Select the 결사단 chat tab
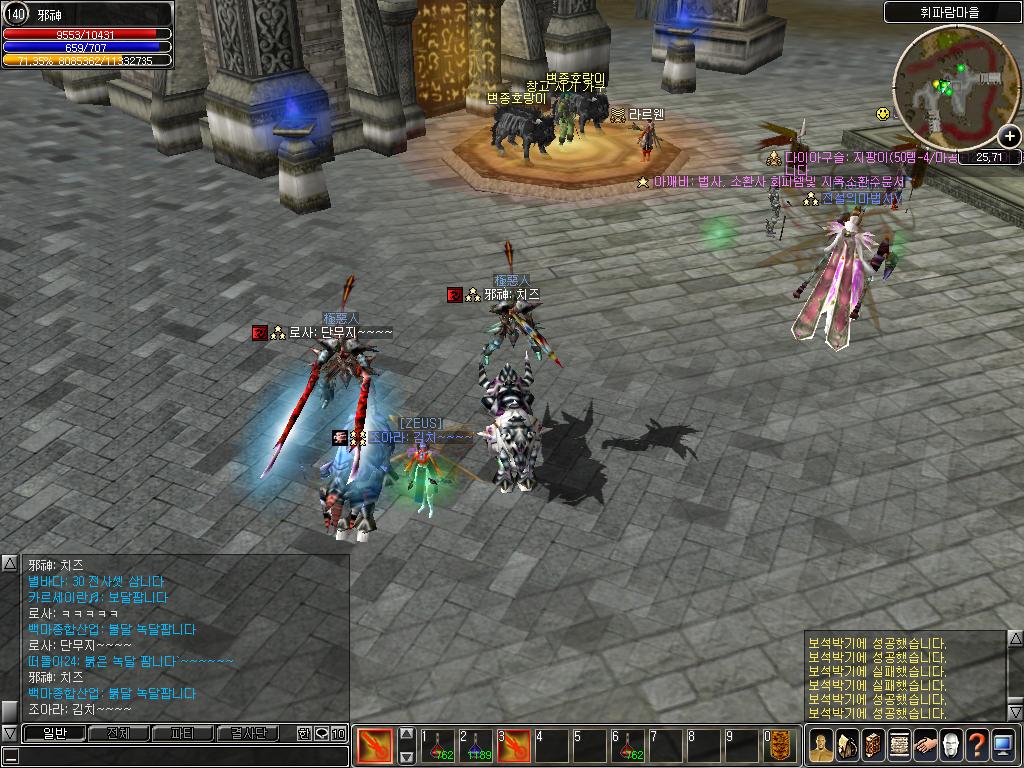1024x768 pixels. pos(247,734)
